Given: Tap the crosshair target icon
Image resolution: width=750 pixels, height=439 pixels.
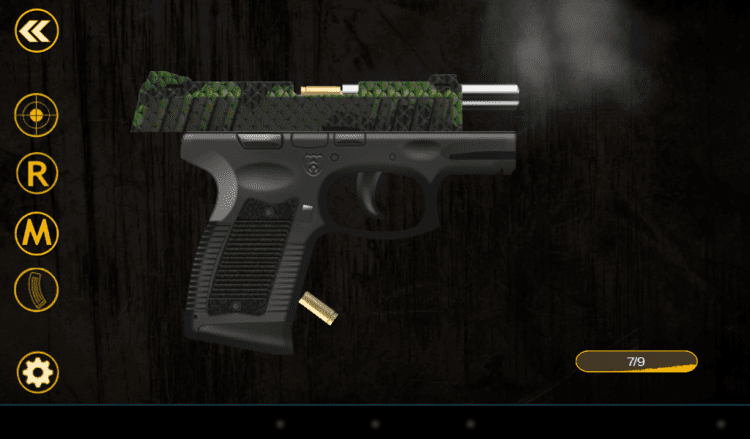Looking at the screenshot, I should tap(36, 116).
